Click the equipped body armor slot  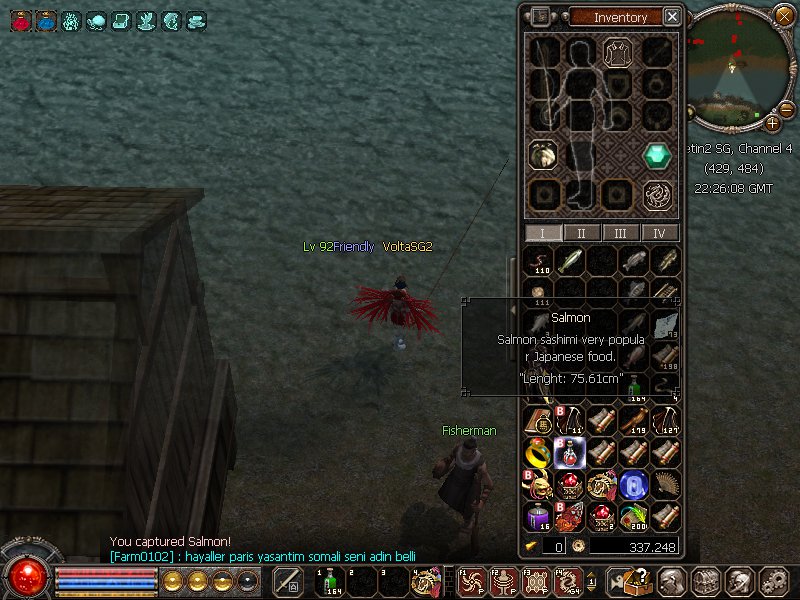[x=617, y=53]
